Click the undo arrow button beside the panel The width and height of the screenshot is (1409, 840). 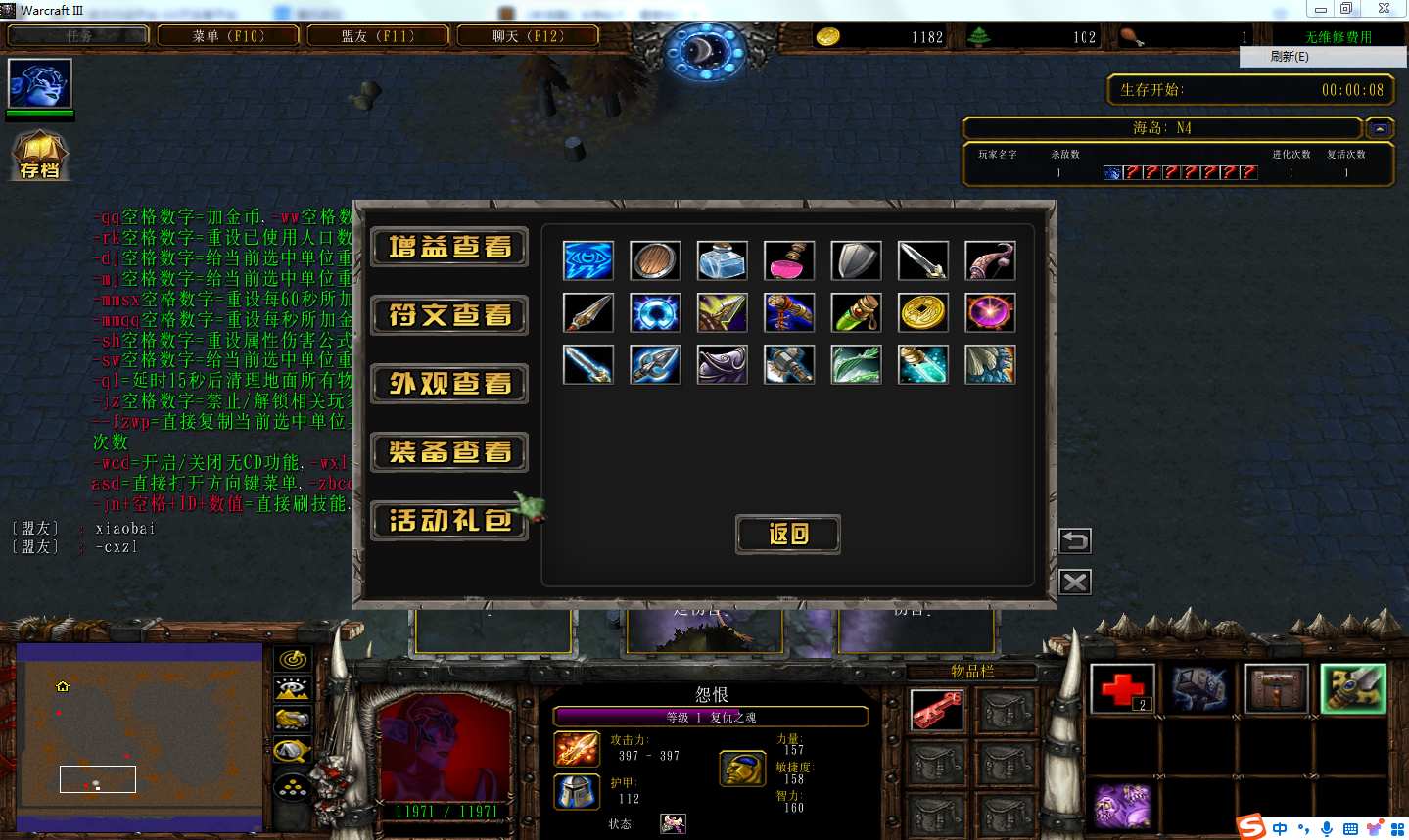tap(1074, 540)
